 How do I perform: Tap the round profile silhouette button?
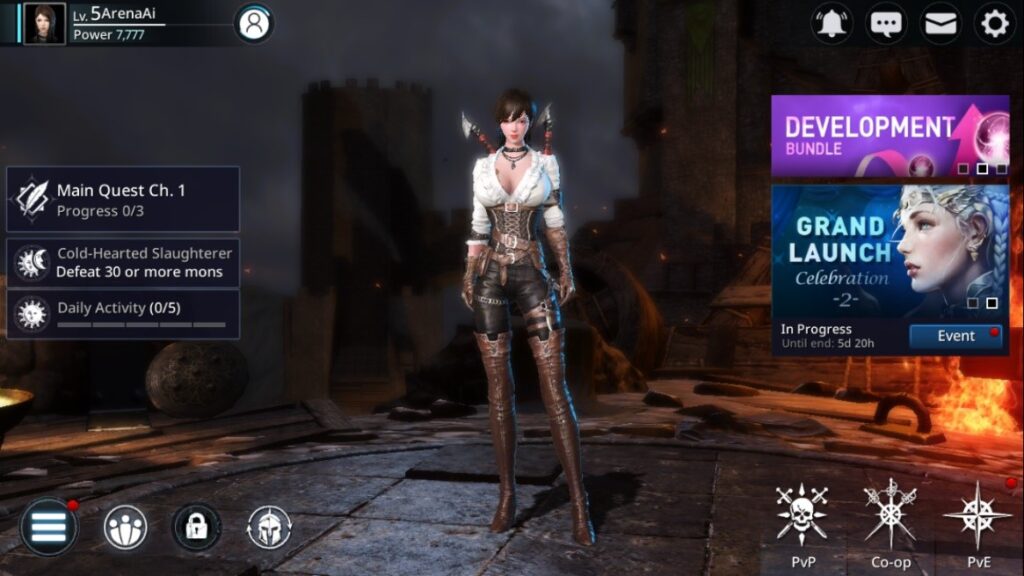click(254, 24)
